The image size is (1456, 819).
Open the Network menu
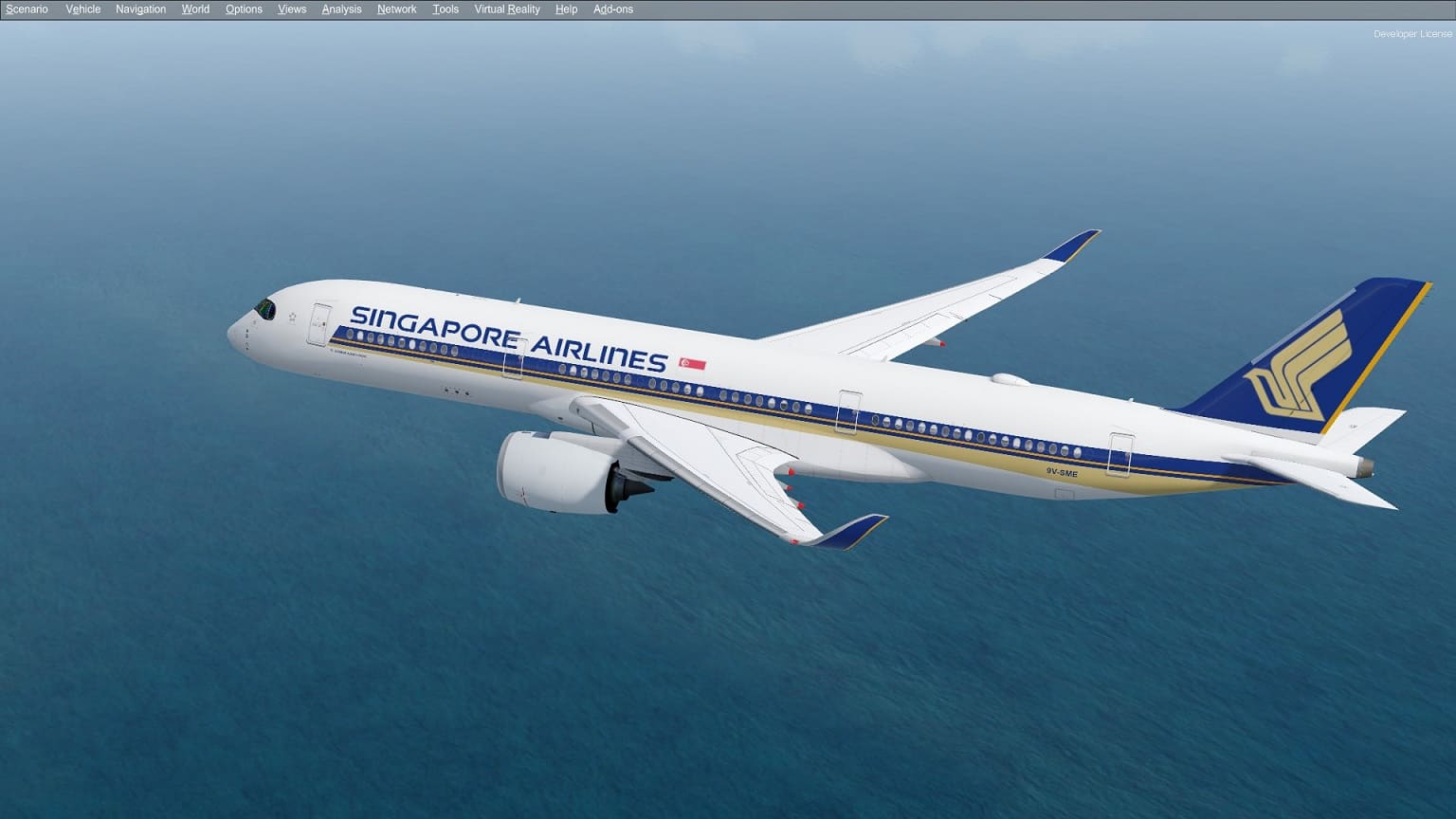[x=396, y=9]
